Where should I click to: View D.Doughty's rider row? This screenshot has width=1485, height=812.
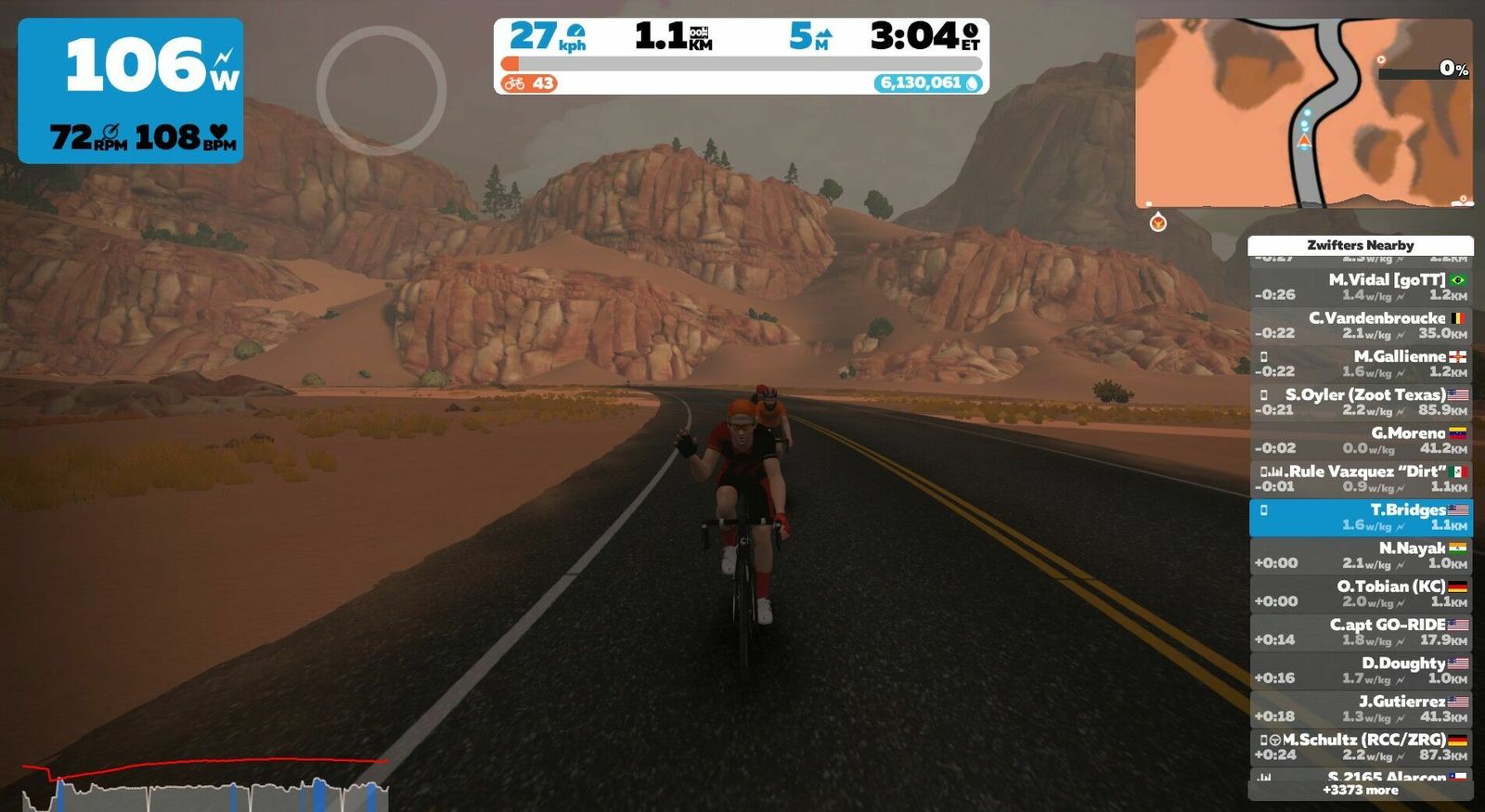(1360, 670)
